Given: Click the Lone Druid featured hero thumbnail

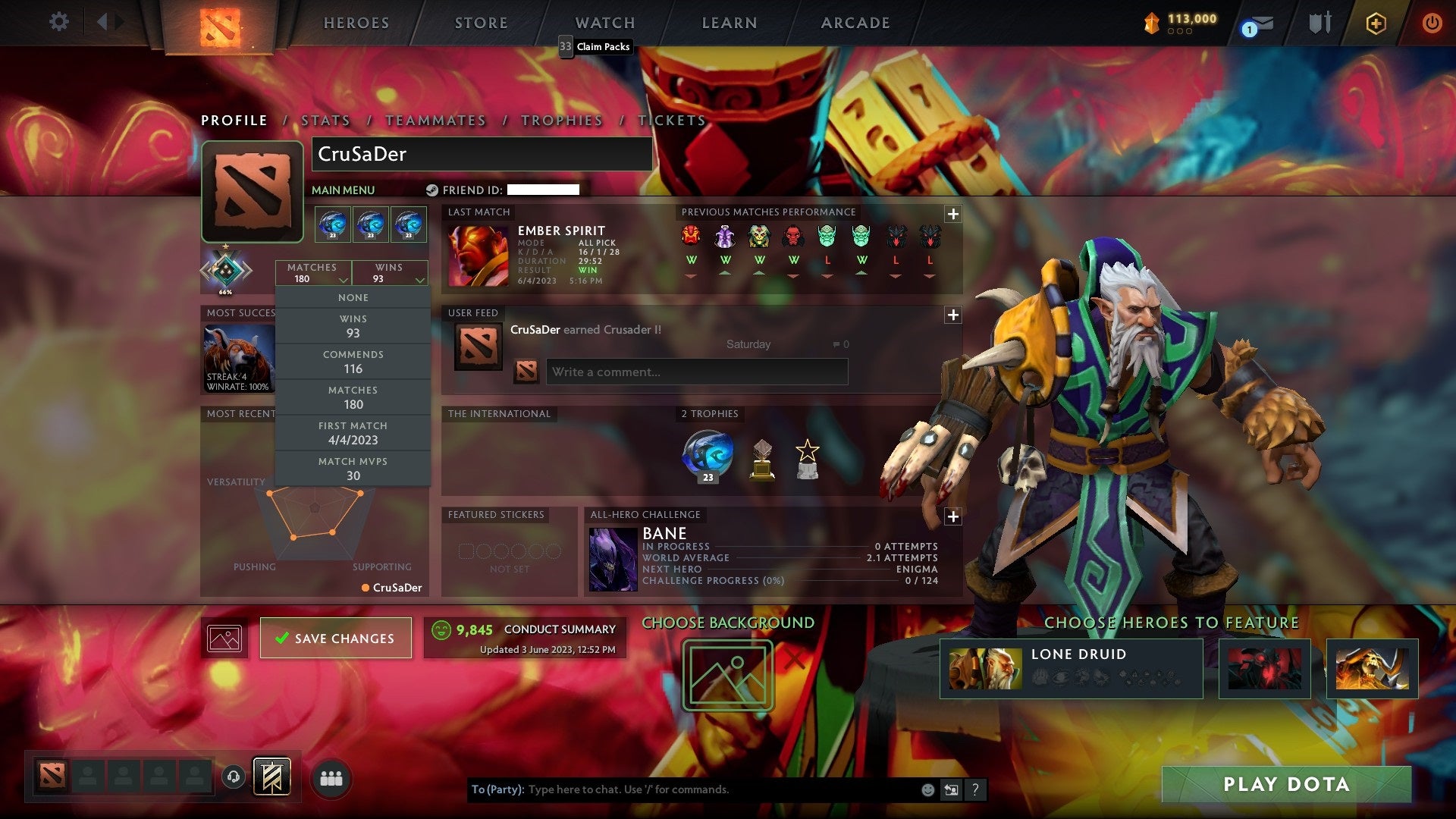Looking at the screenshot, I should point(986,667).
